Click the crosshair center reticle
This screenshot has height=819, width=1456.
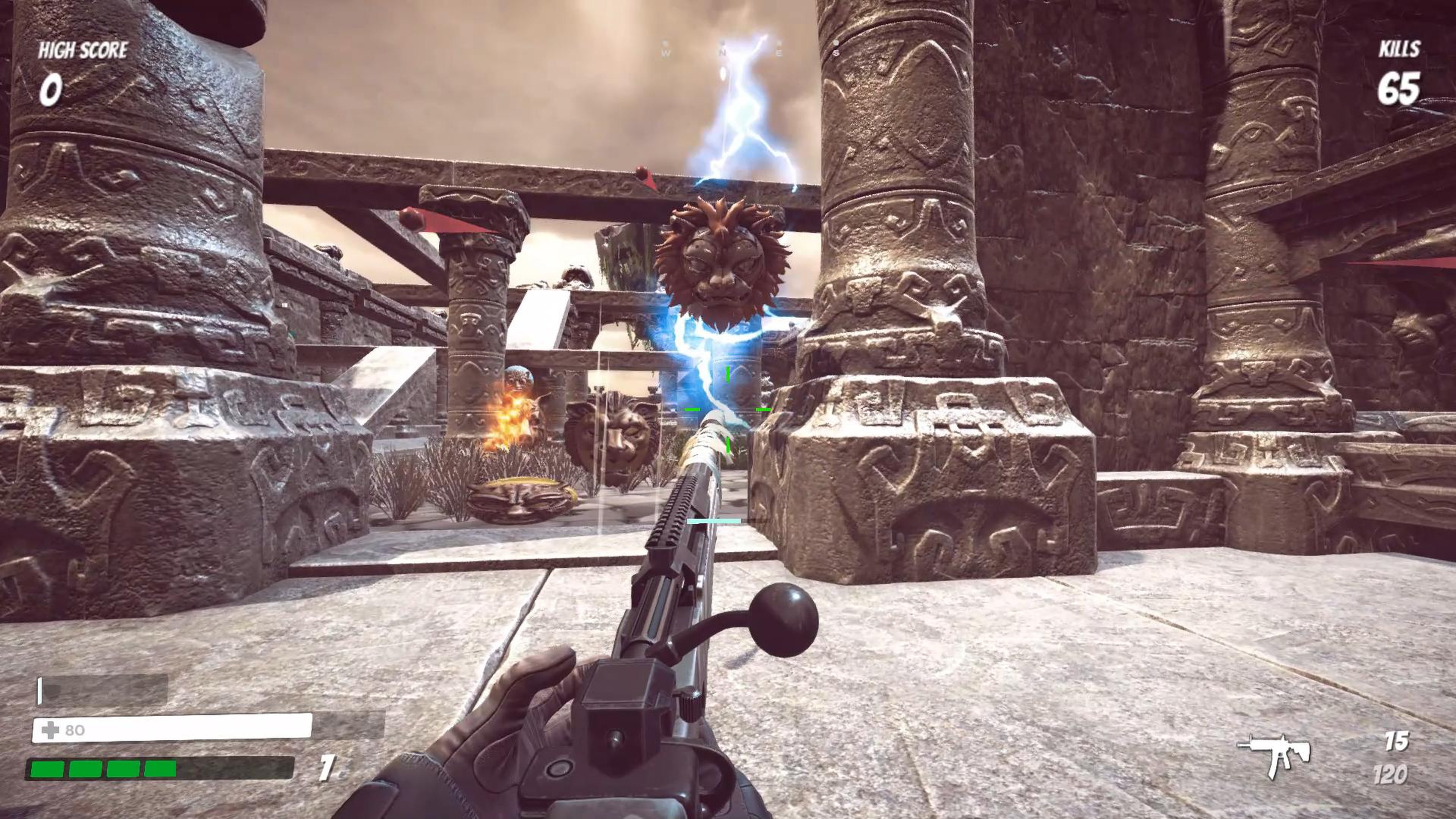pyautogui.click(x=728, y=409)
